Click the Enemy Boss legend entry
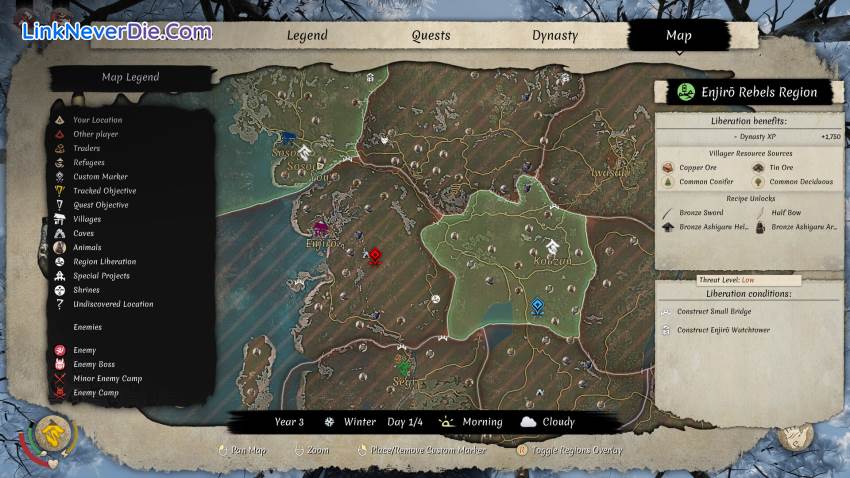Viewport: 850px width, 478px height. pos(94,364)
